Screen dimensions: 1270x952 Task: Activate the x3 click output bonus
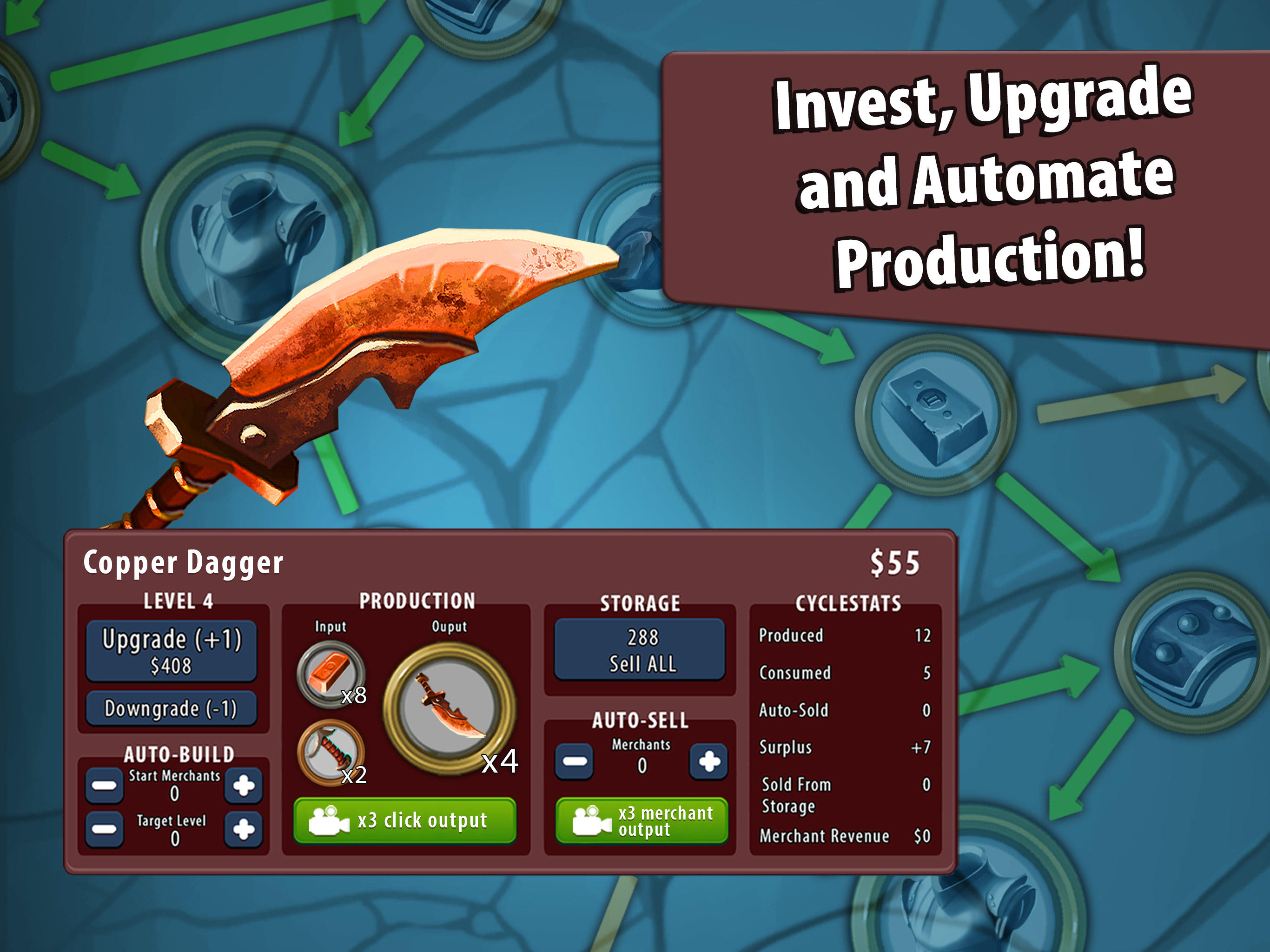click(x=405, y=821)
